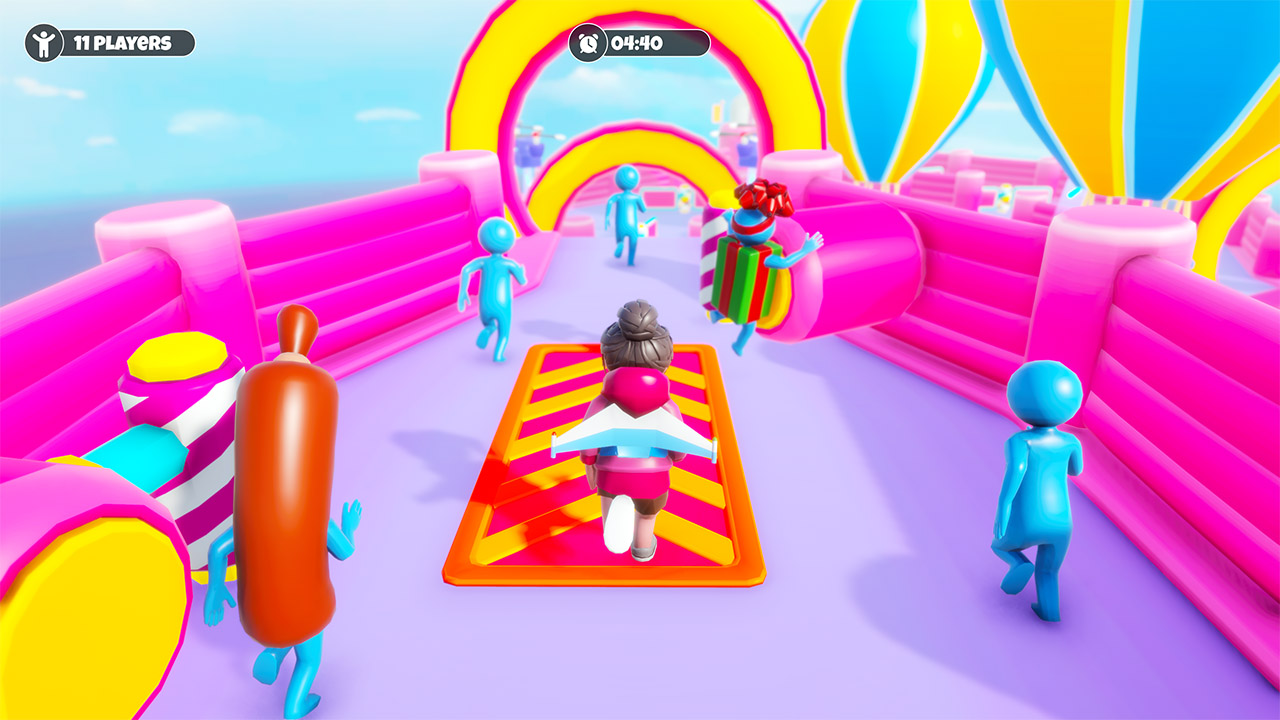Image resolution: width=1280 pixels, height=720 pixels.
Task: Click the player figure icon on the counter
Action: point(44,43)
